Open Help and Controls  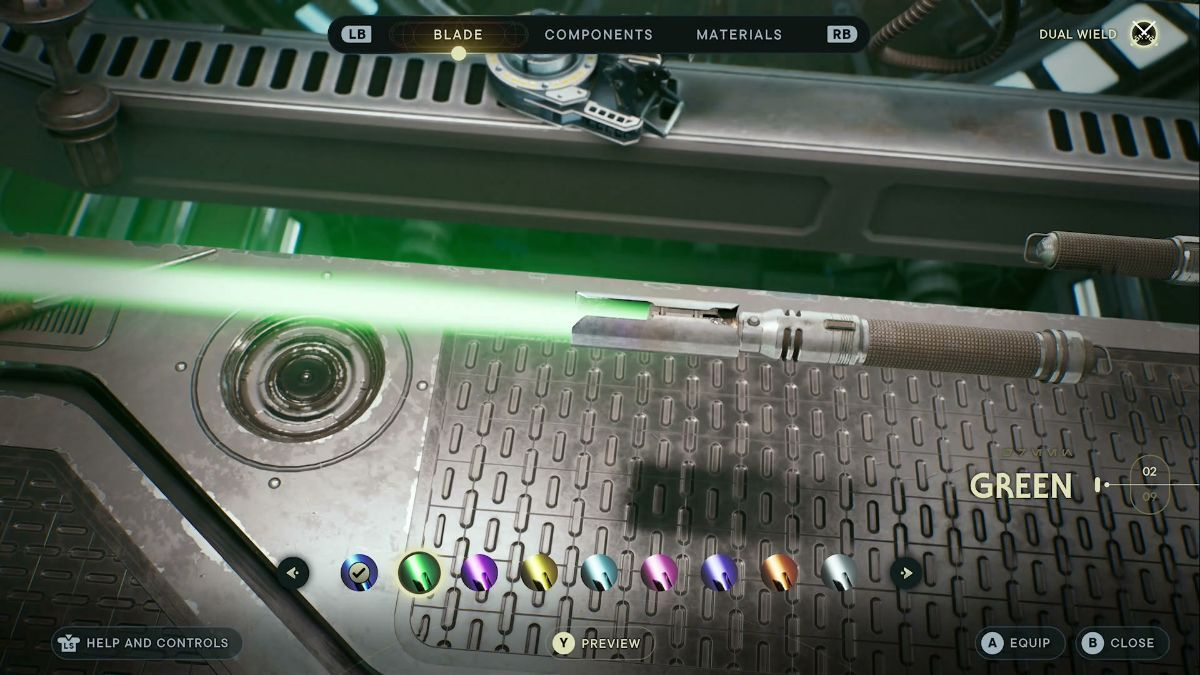145,643
